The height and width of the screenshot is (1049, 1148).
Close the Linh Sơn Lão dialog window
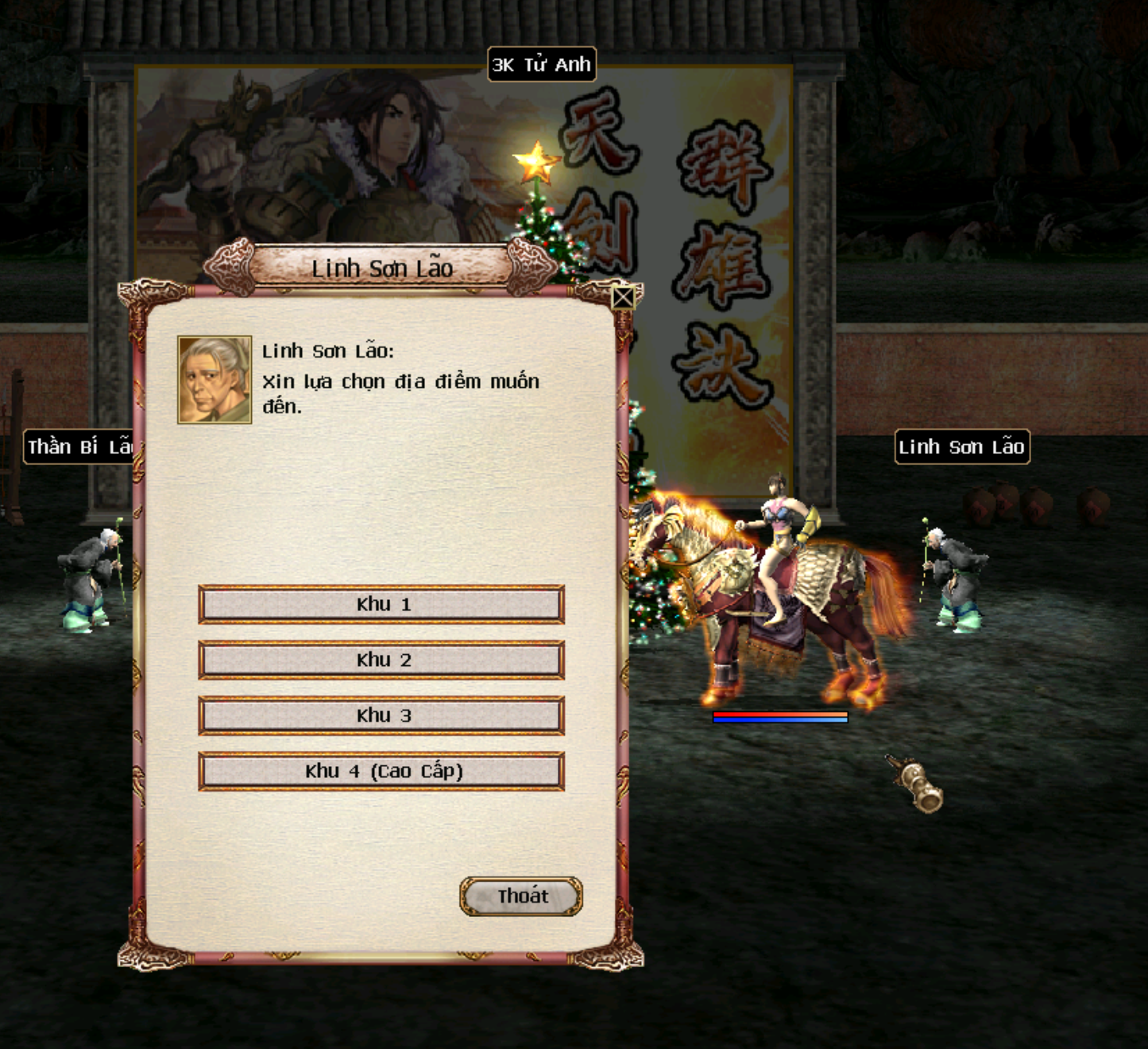(624, 298)
